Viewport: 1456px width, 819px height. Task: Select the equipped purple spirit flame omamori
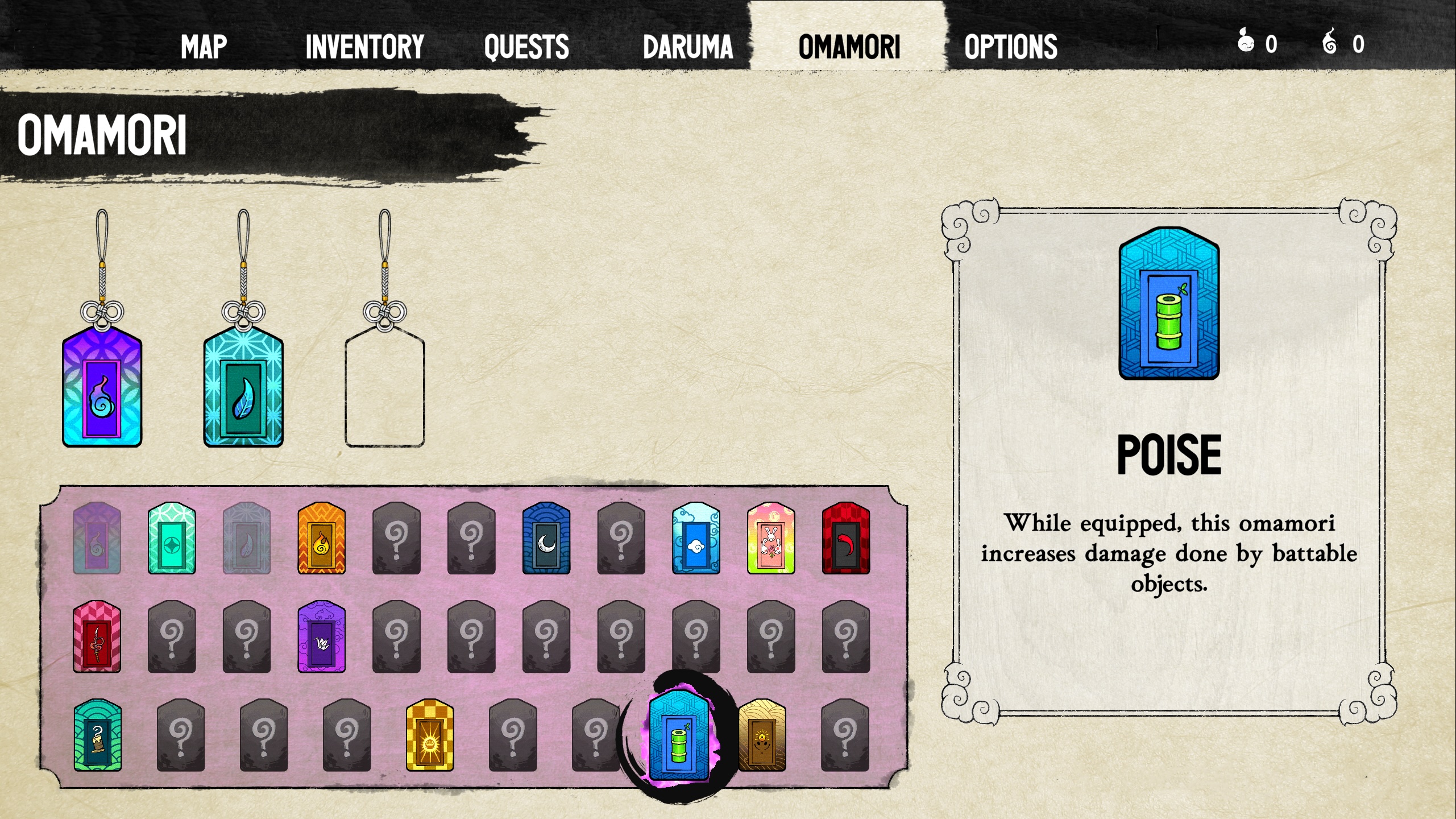pos(102,387)
